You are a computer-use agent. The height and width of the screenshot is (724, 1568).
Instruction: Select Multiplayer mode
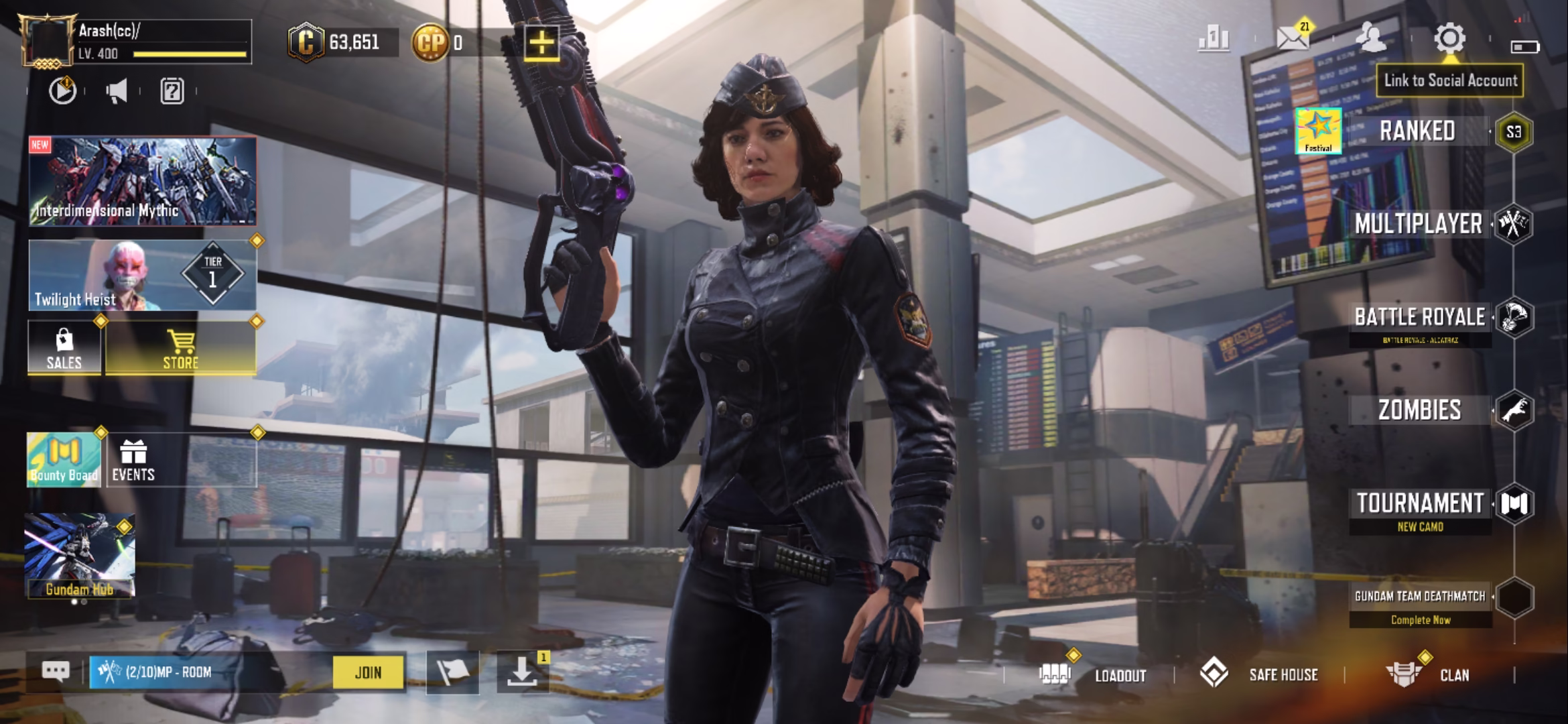(x=1418, y=224)
